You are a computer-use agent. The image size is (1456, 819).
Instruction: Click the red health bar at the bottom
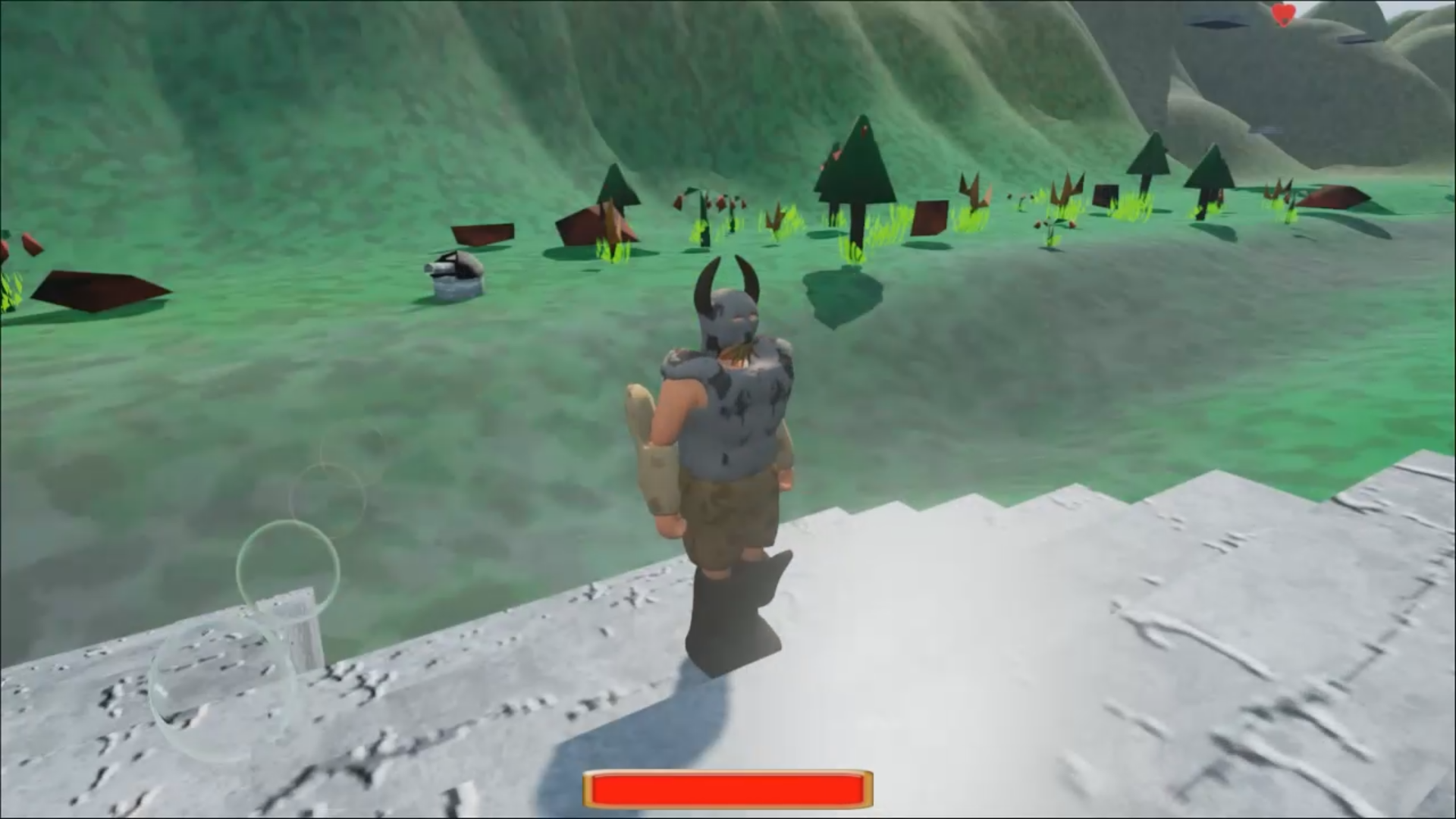[728, 789]
